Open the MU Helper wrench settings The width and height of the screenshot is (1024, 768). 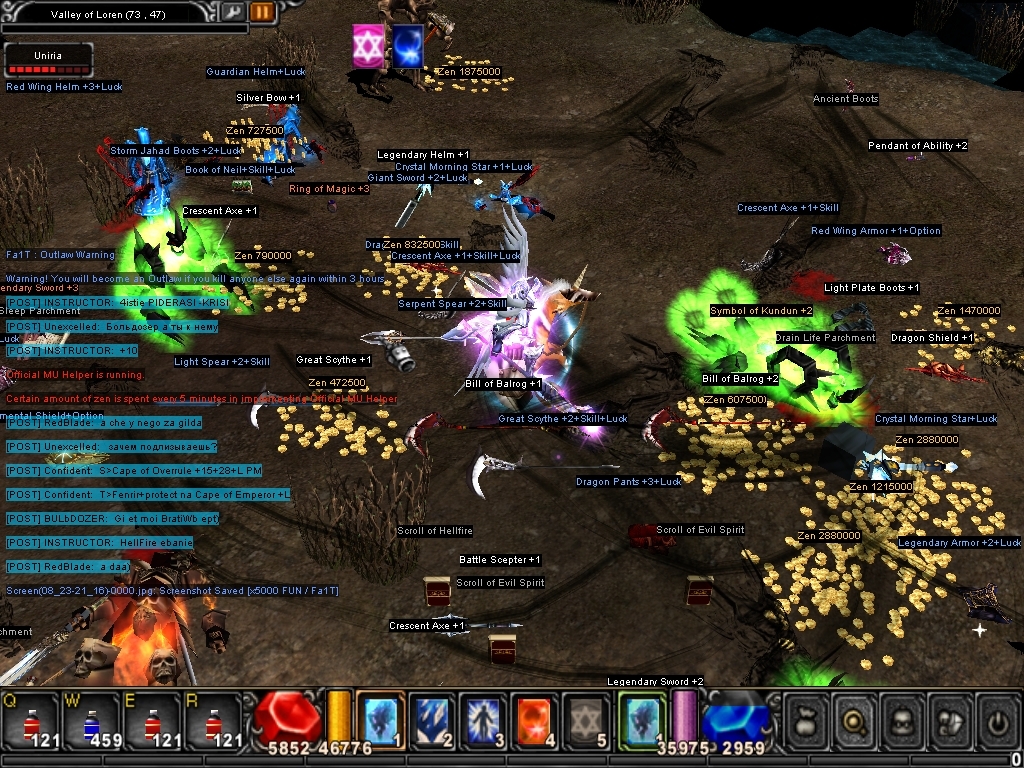tap(232, 12)
